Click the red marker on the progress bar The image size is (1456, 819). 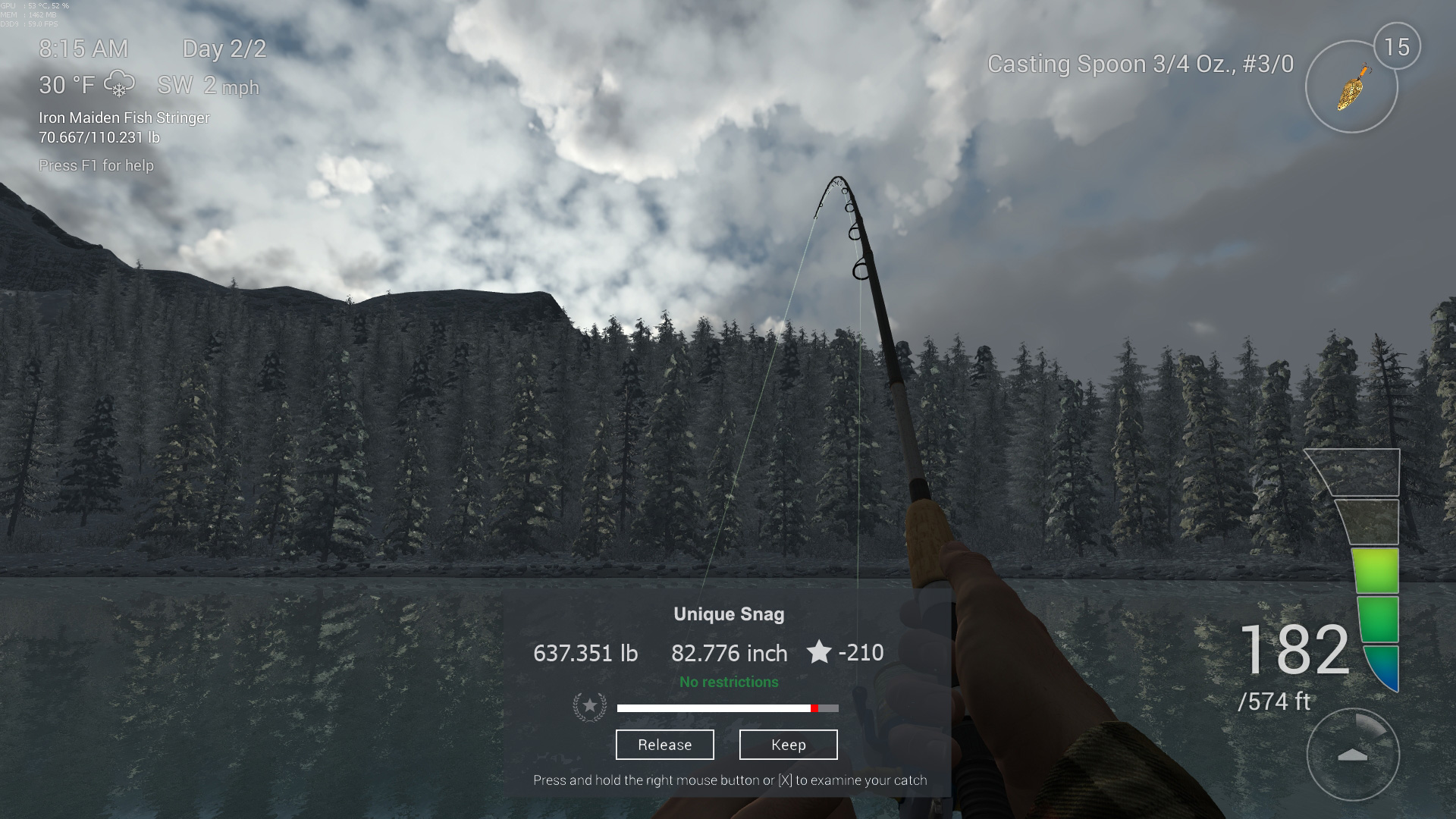(815, 708)
